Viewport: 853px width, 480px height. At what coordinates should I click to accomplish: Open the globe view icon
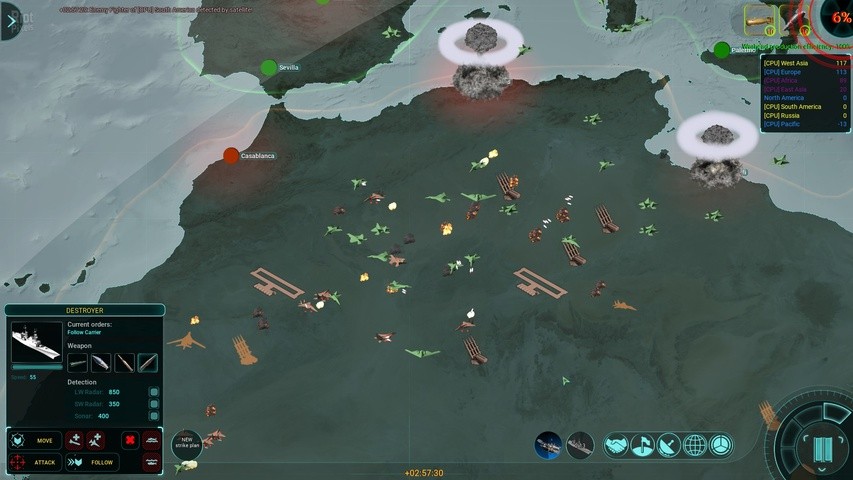coord(695,446)
